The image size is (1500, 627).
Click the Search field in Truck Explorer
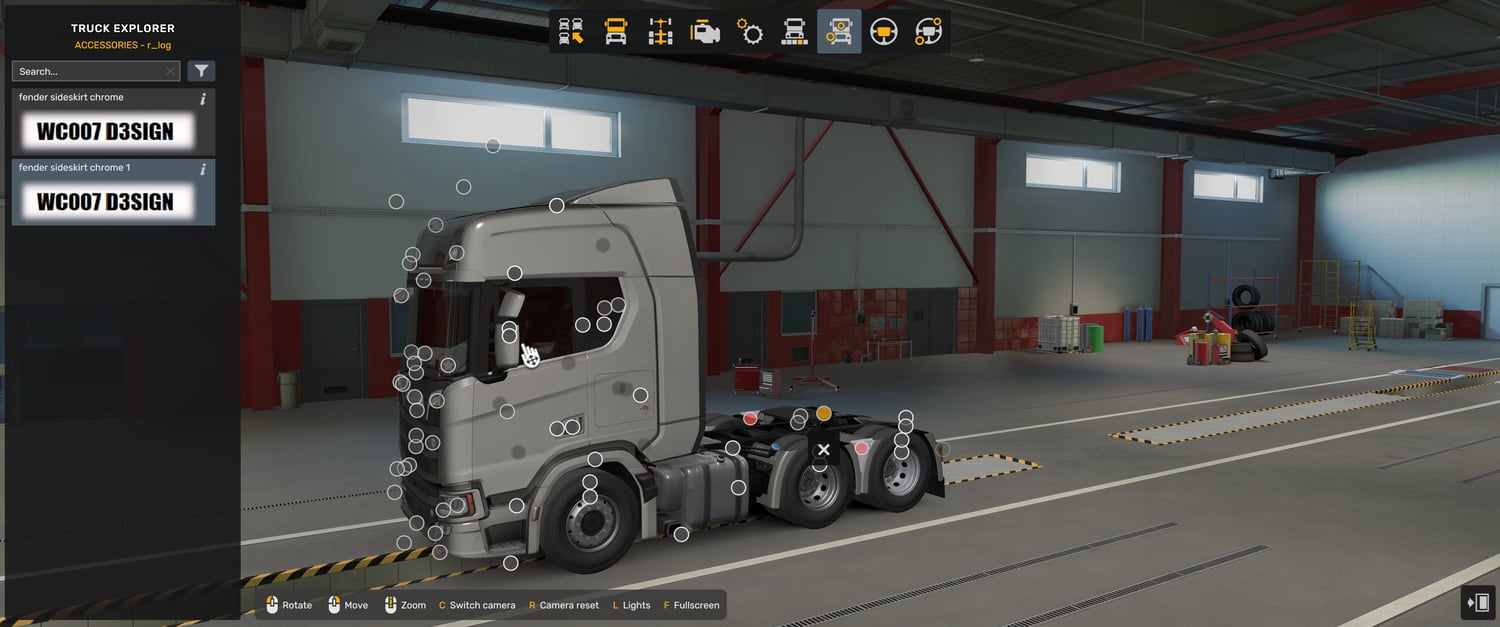click(x=88, y=71)
